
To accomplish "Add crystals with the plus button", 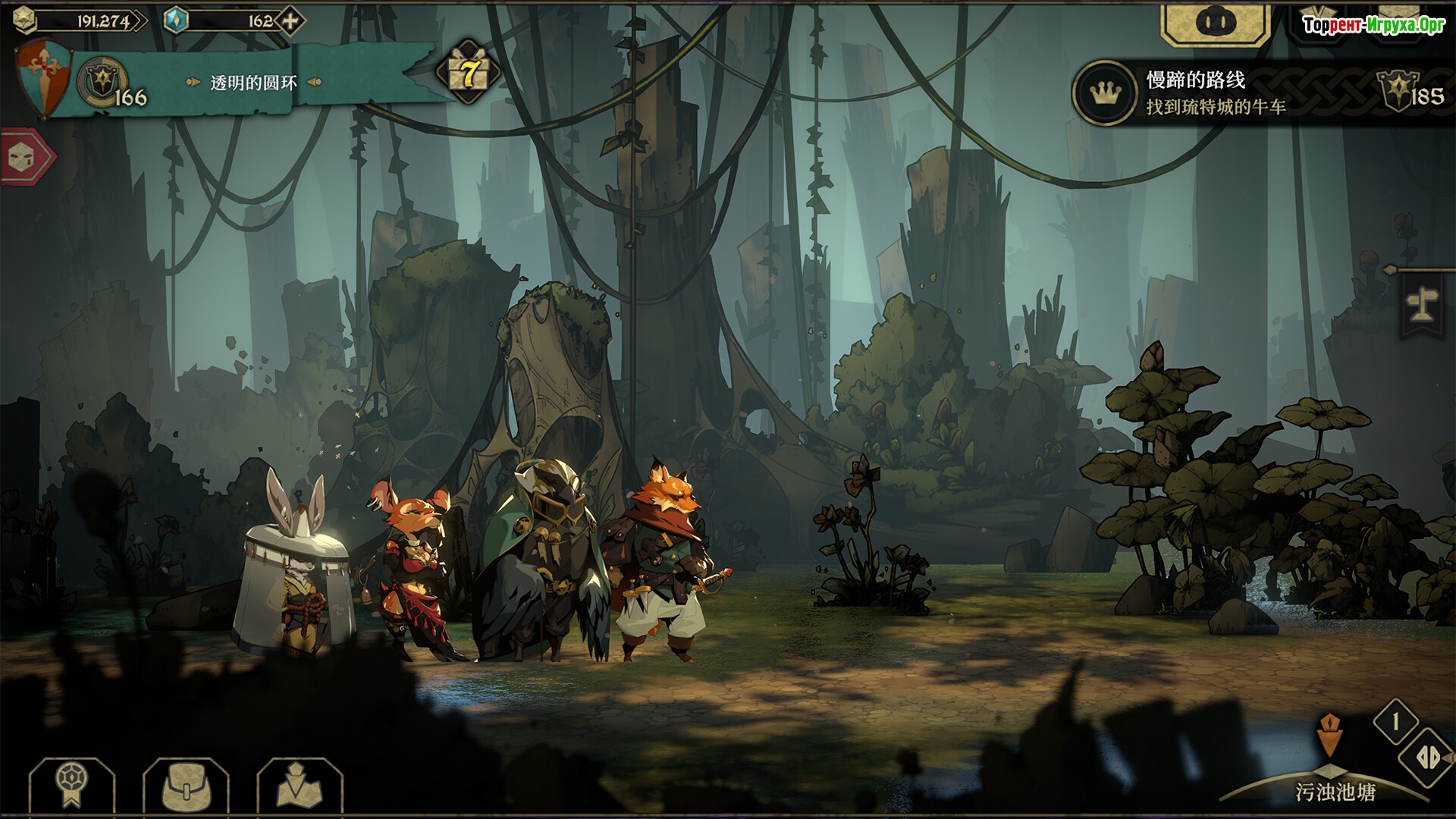I will pos(290,21).
